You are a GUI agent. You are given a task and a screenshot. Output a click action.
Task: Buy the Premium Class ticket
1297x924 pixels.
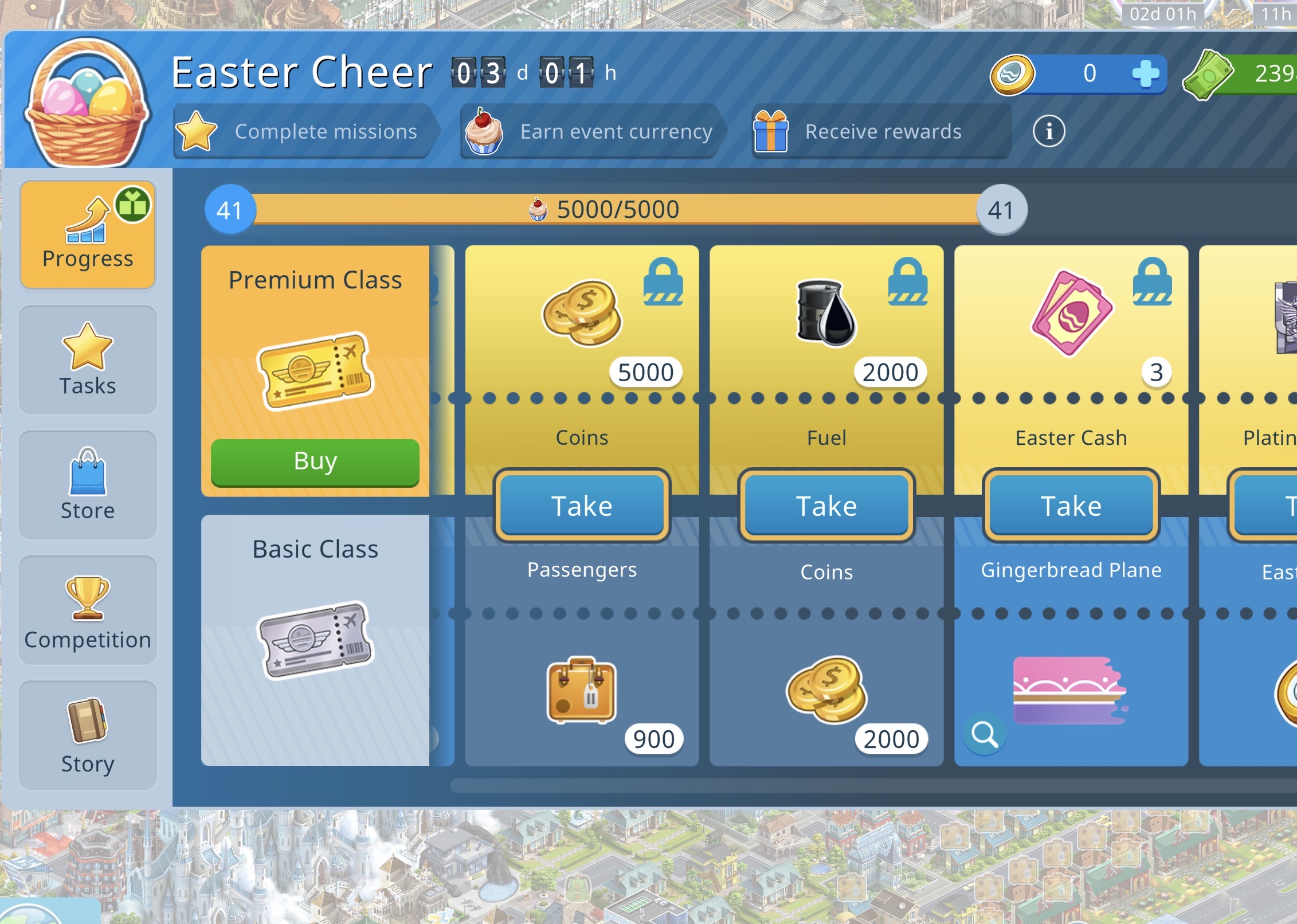[315, 462]
